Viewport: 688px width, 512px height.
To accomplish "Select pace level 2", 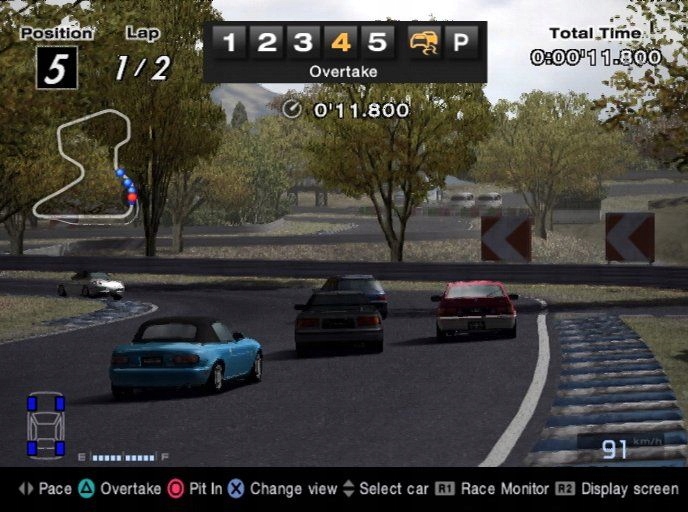I will click(267, 43).
